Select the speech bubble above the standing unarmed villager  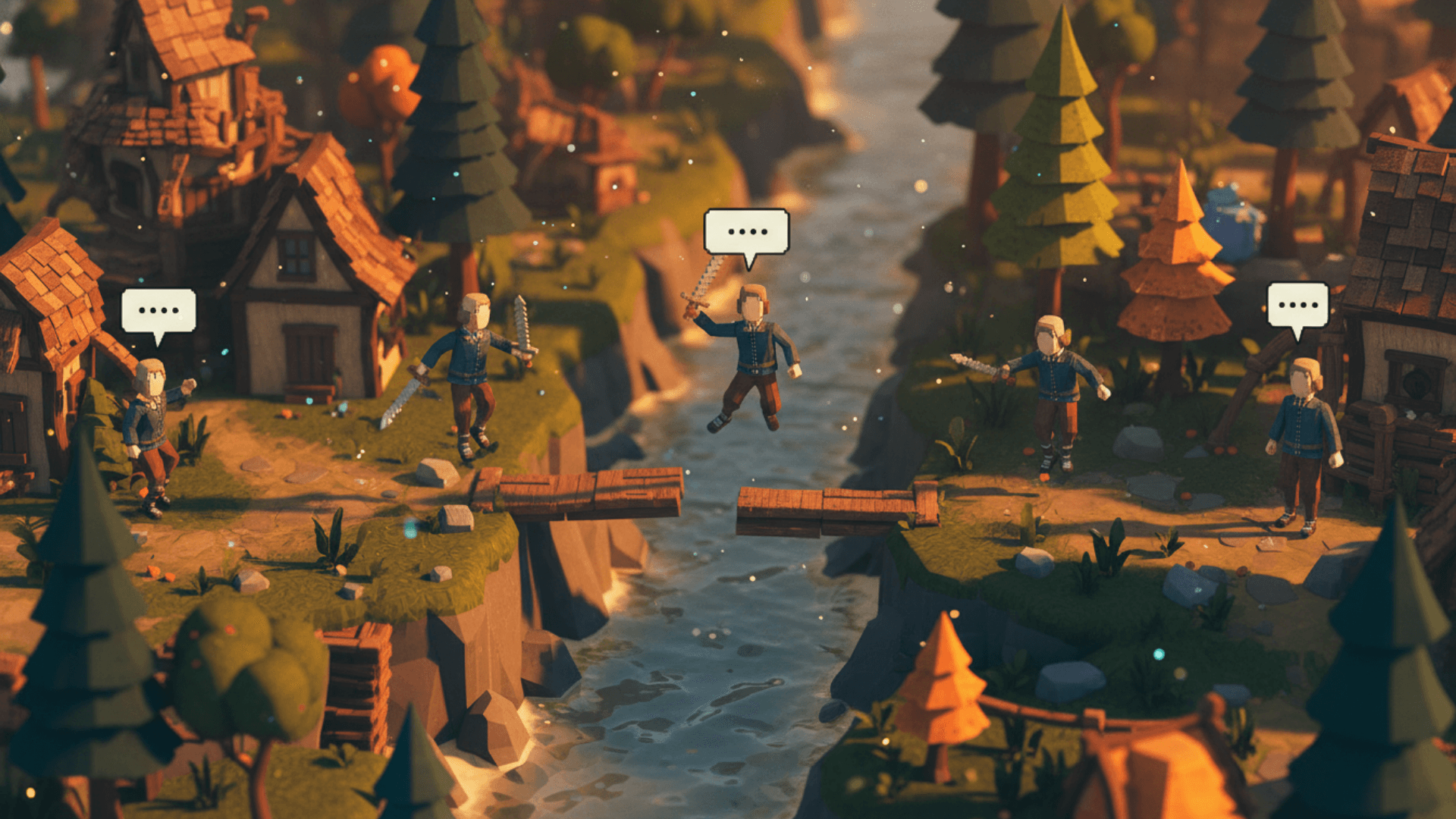1298,305
